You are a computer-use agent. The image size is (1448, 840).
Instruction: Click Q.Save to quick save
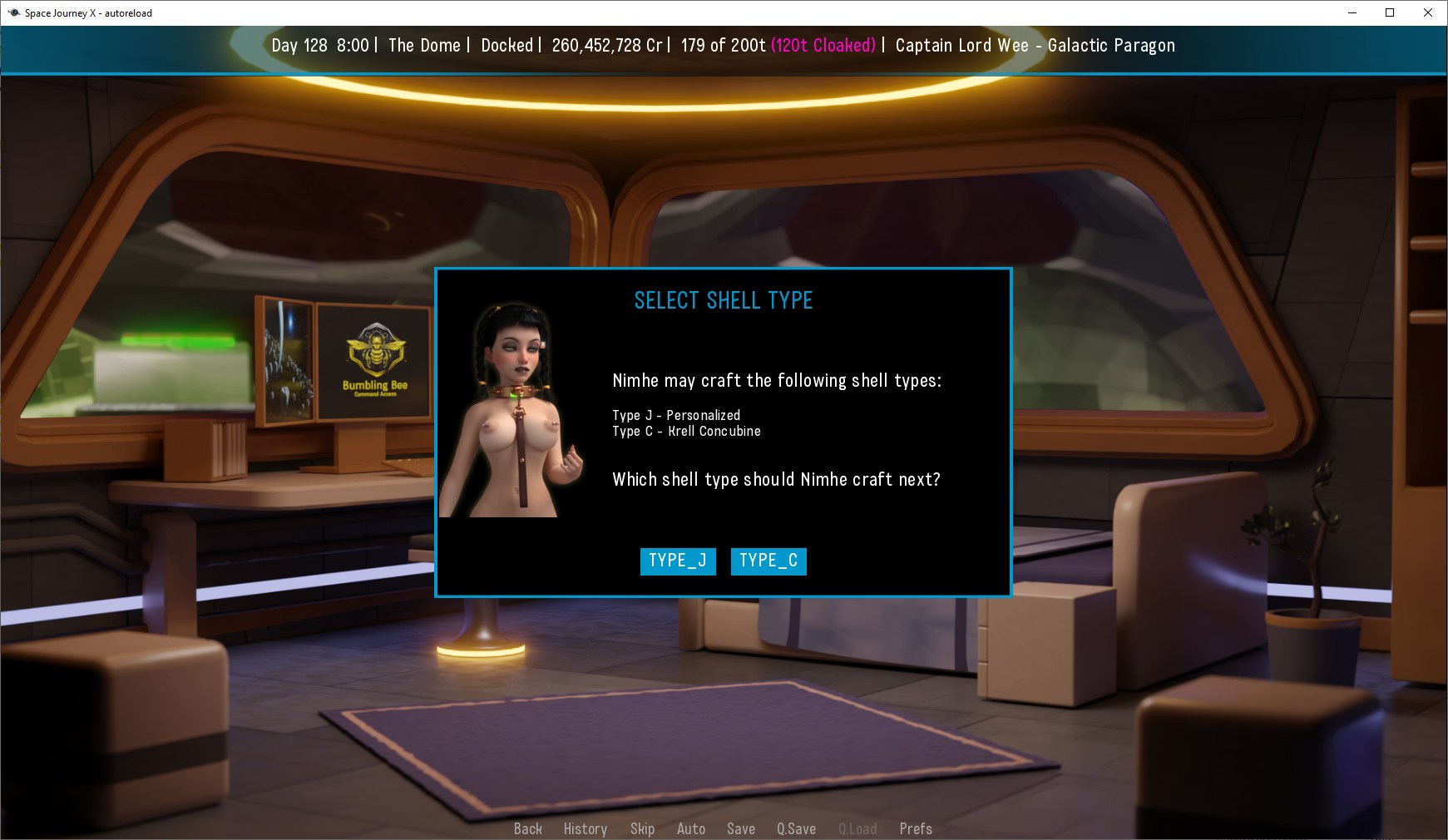tap(796, 828)
